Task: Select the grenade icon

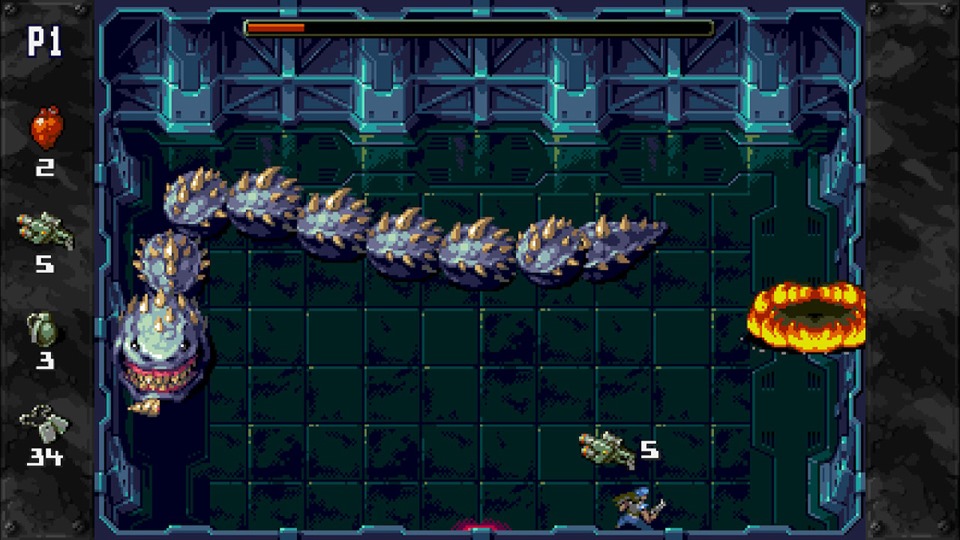Action: [x=45, y=329]
